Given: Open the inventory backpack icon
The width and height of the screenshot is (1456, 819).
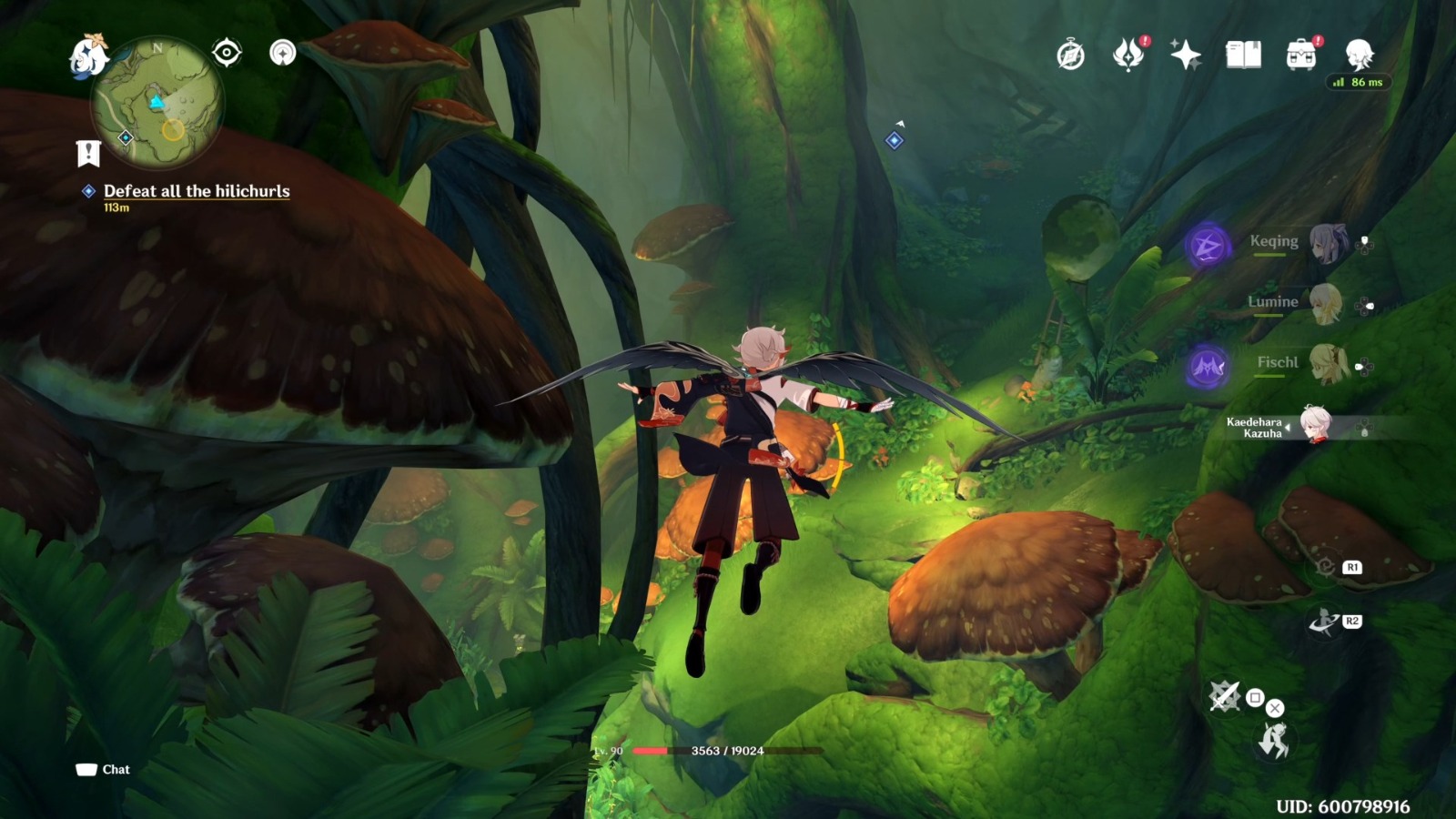Looking at the screenshot, I should [1301, 56].
